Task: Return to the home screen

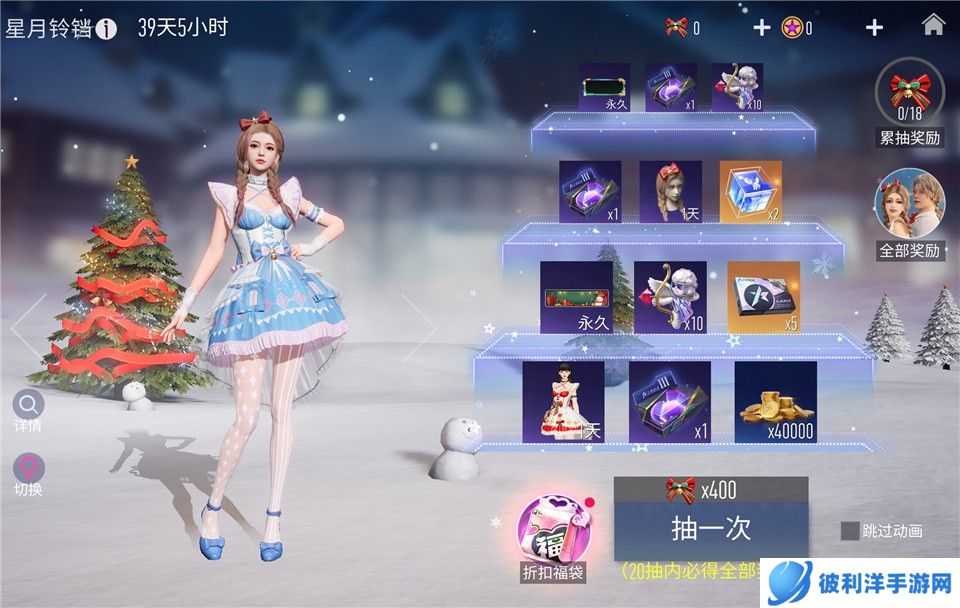Action: (x=933, y=26)
